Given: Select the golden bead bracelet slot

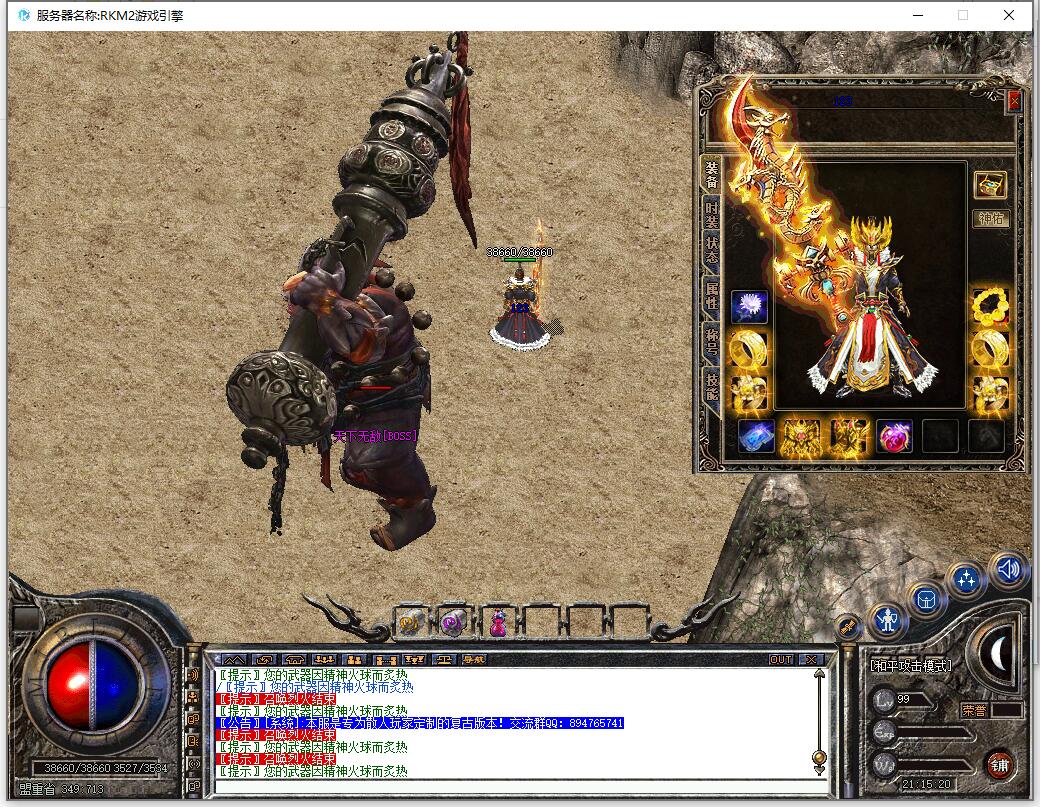Looking at the screenshot, I should 991,307.
